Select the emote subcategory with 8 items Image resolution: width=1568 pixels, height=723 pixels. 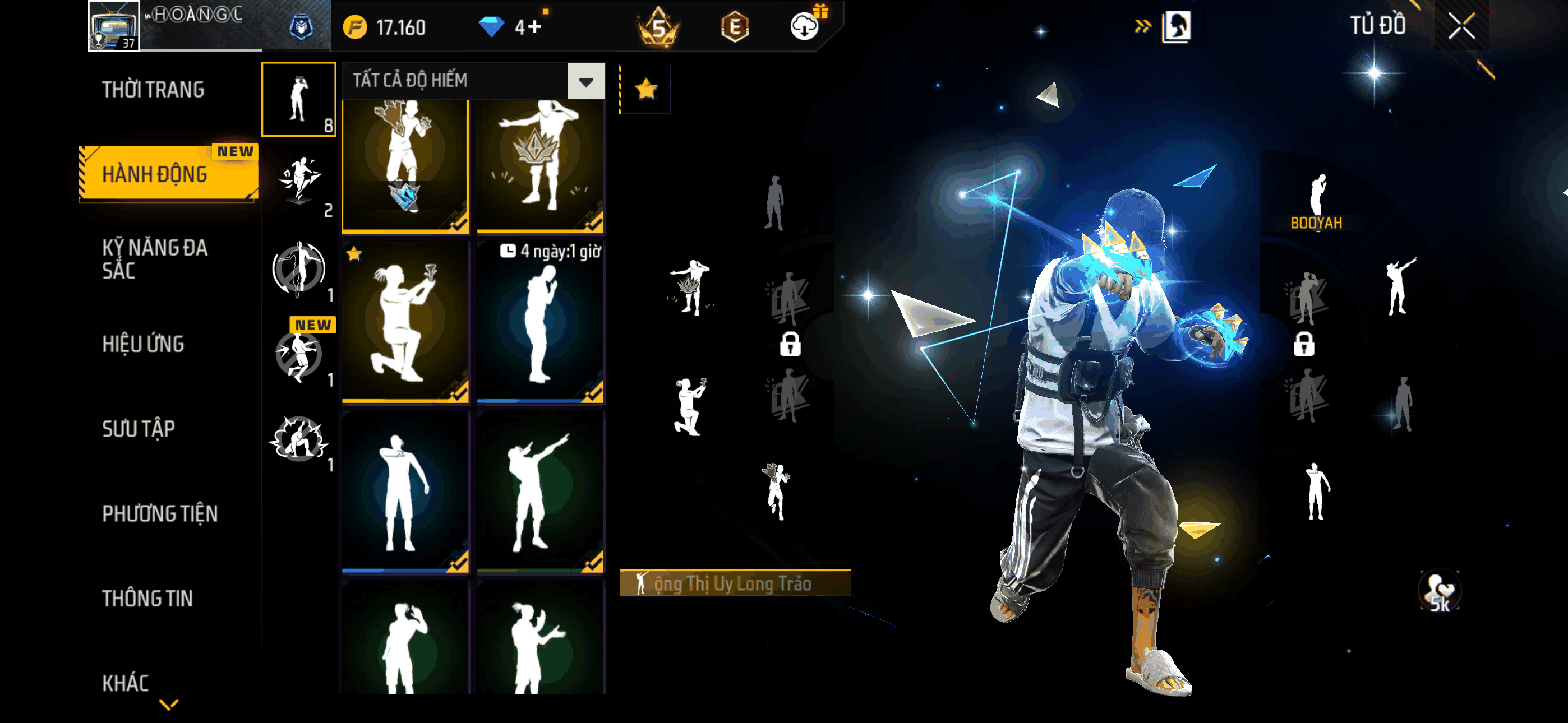[x=298, y=99]
